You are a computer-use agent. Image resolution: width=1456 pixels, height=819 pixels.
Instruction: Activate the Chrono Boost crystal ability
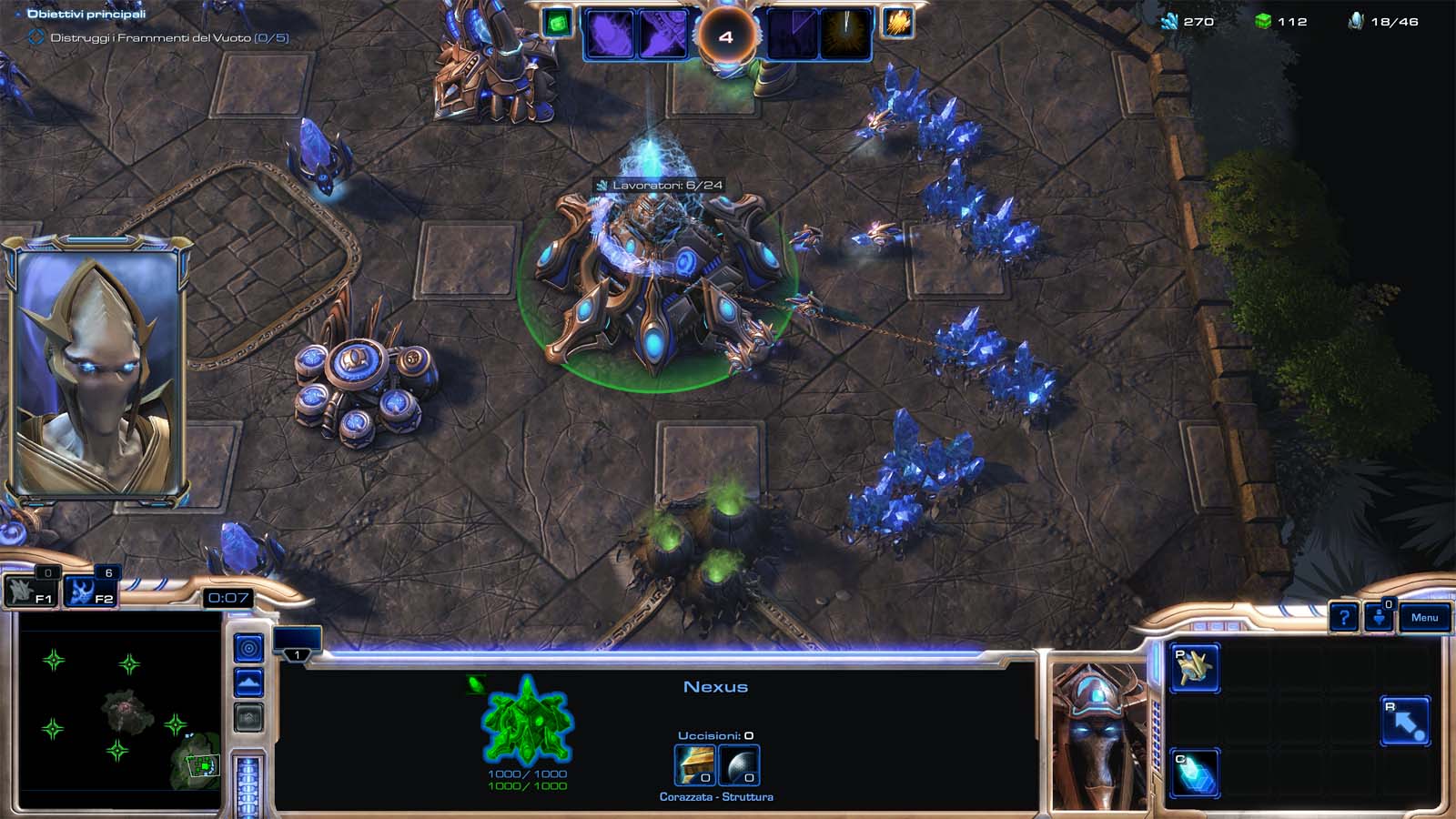coord(1194,773)
